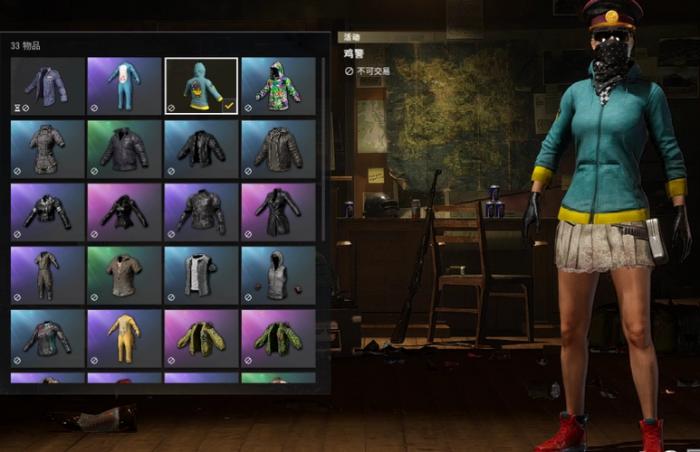The image size is (700, 452).
Task: Select the long black trench coat
Action: point(278,212)
